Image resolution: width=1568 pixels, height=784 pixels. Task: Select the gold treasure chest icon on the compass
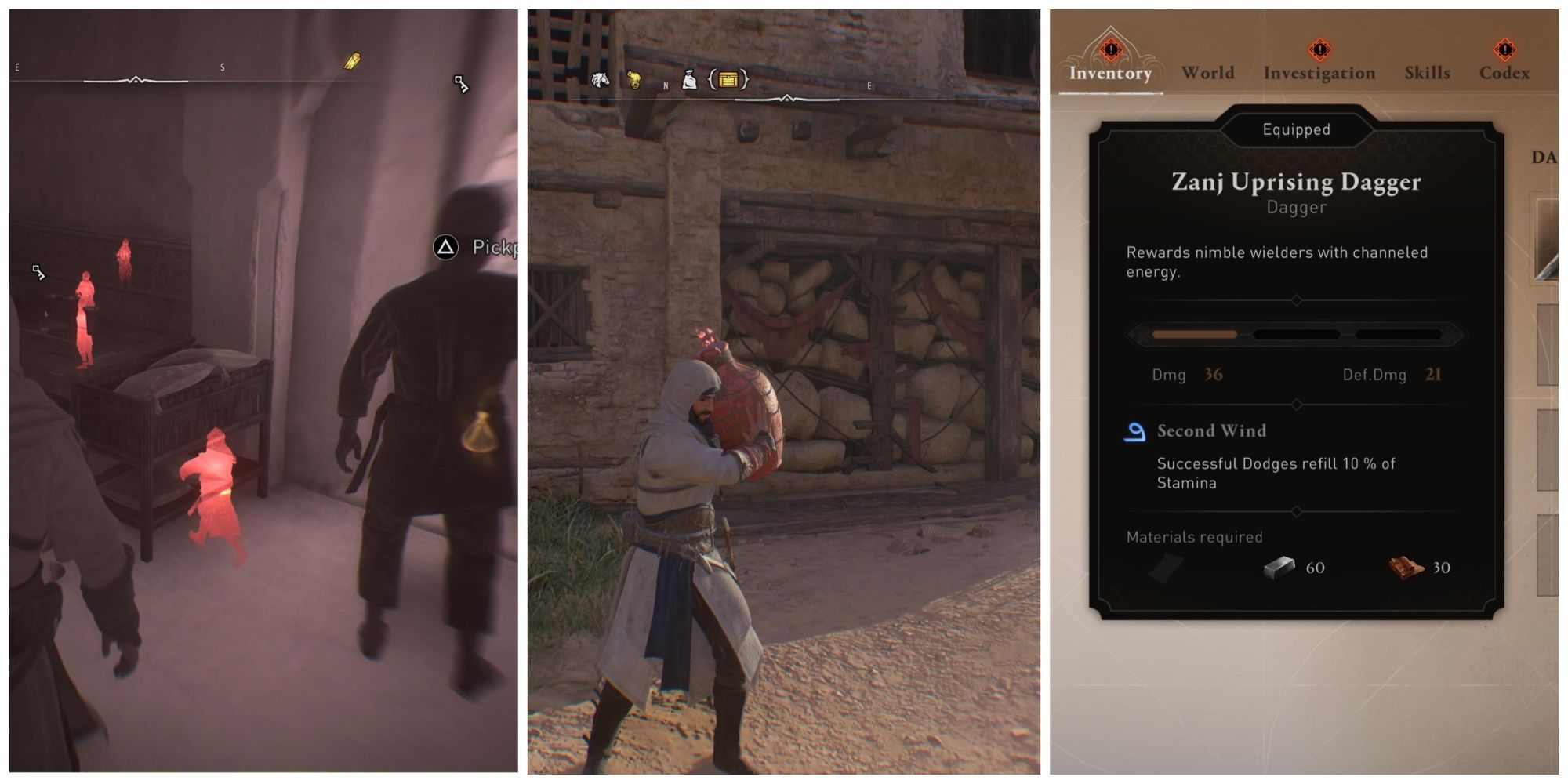(728, 79)
